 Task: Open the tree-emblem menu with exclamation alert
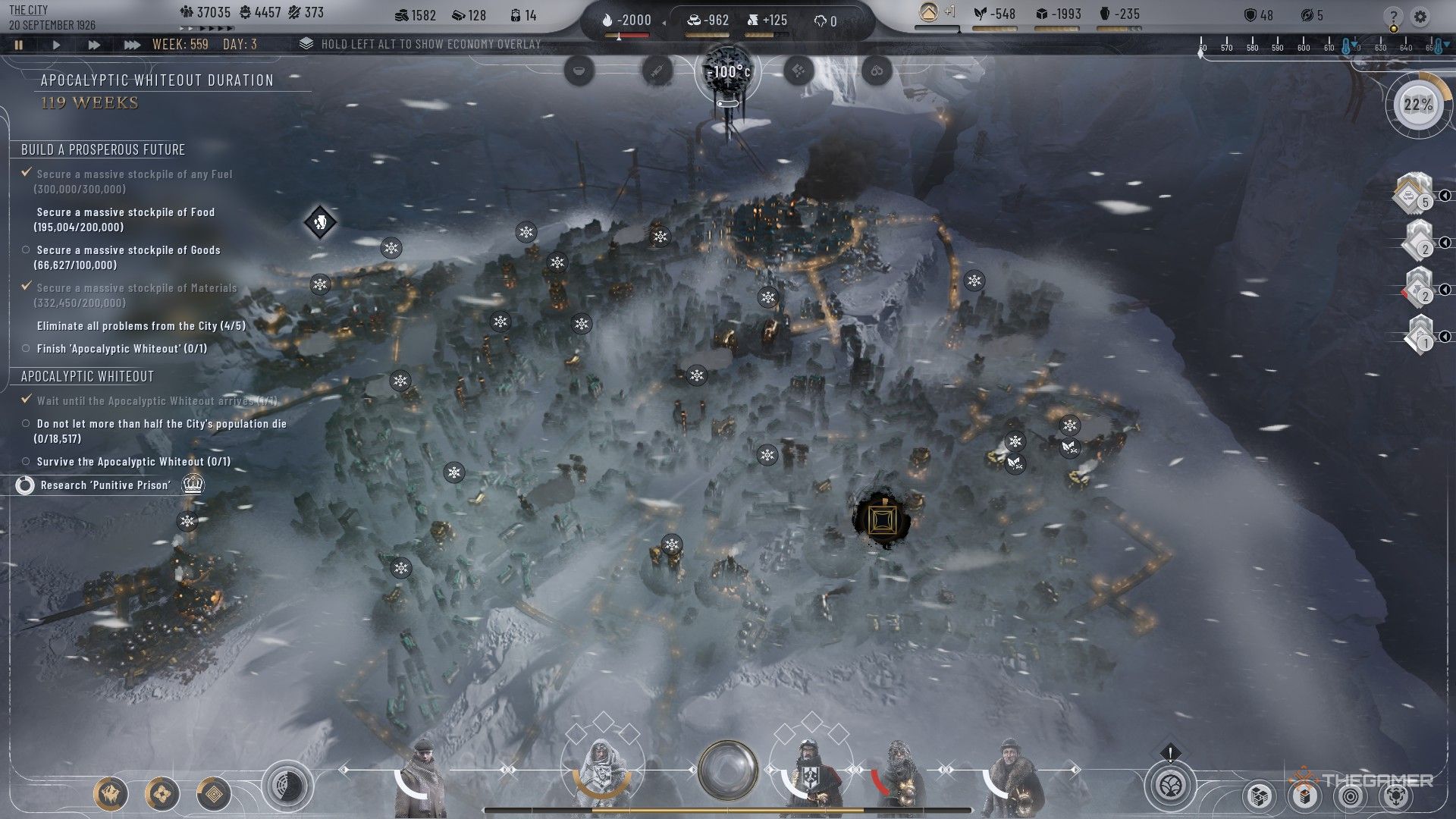tap(1170, 785)
